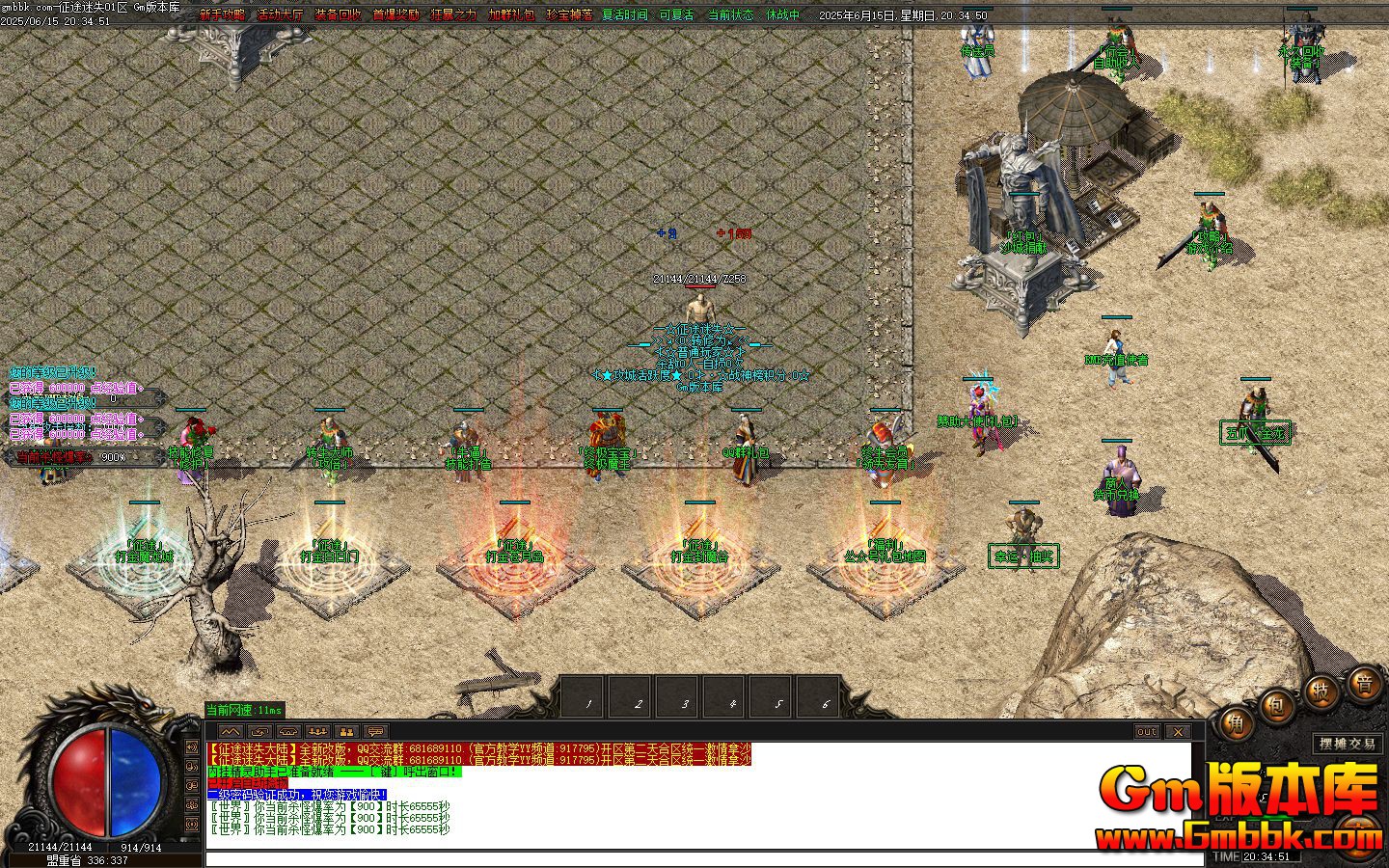The image size is (1389, 868).
Task: Open the sound (音) settings orb
Action: click(1365, 684)
